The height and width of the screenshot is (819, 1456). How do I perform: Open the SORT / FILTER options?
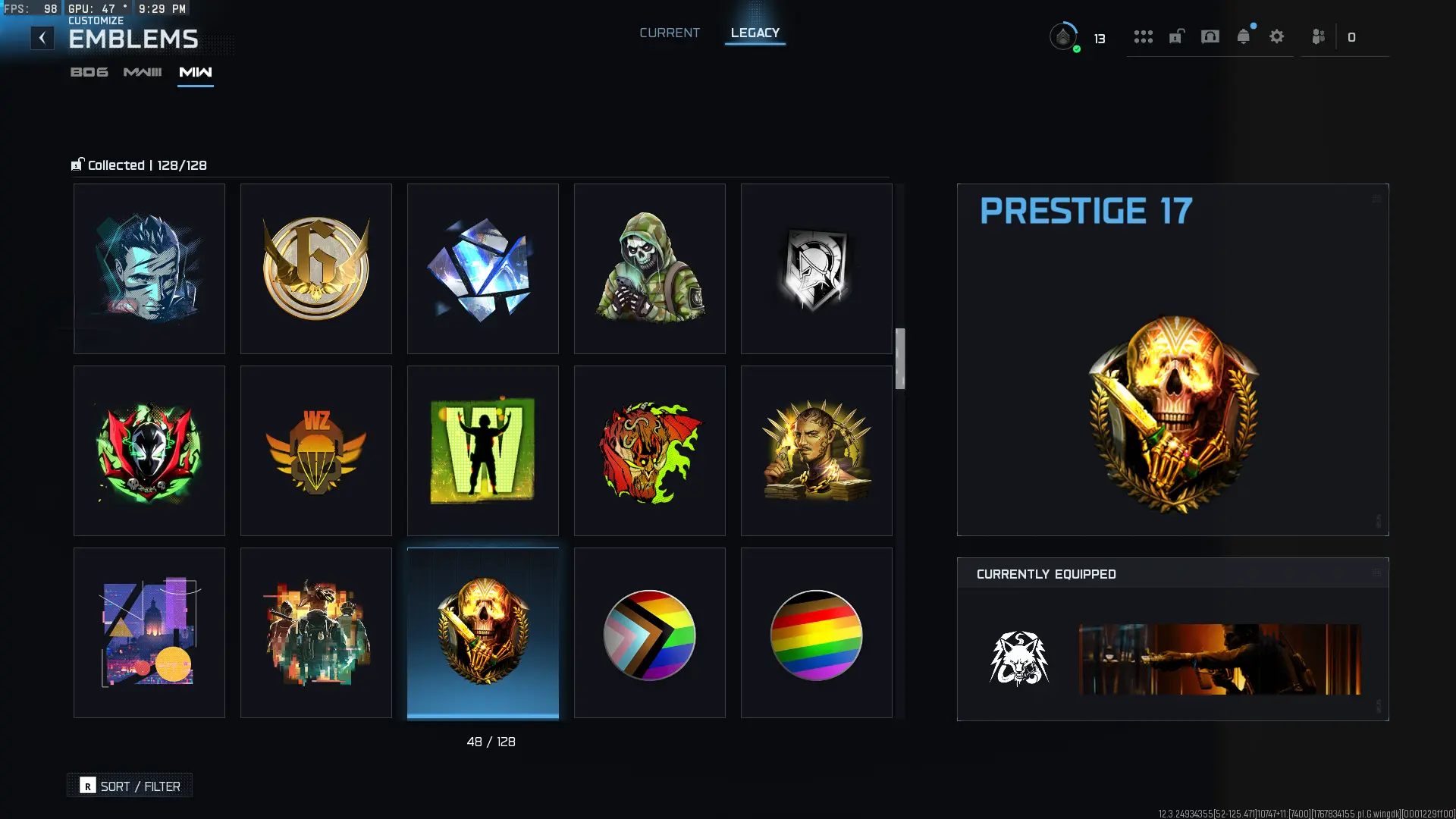pos(129,786)
